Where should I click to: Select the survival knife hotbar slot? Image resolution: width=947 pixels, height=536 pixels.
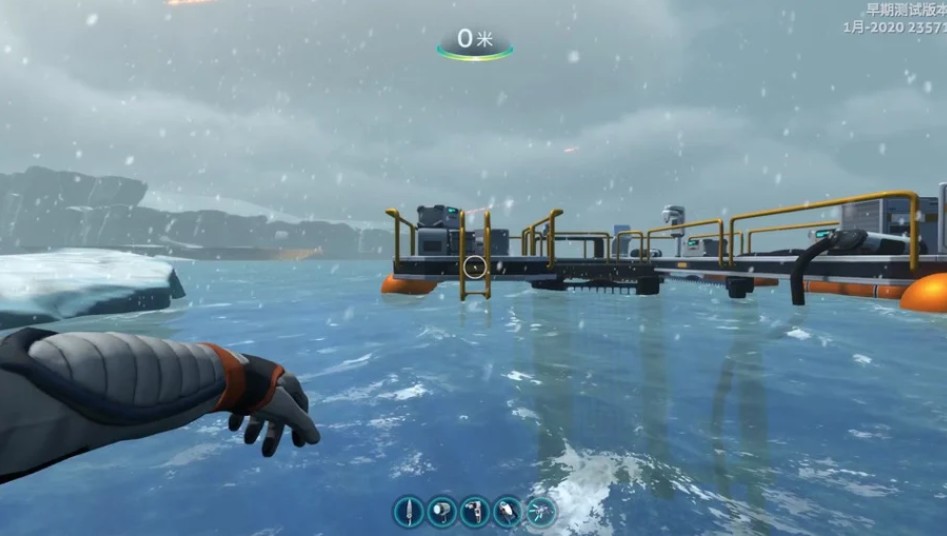pyautogui.click(x=408, y=512)
